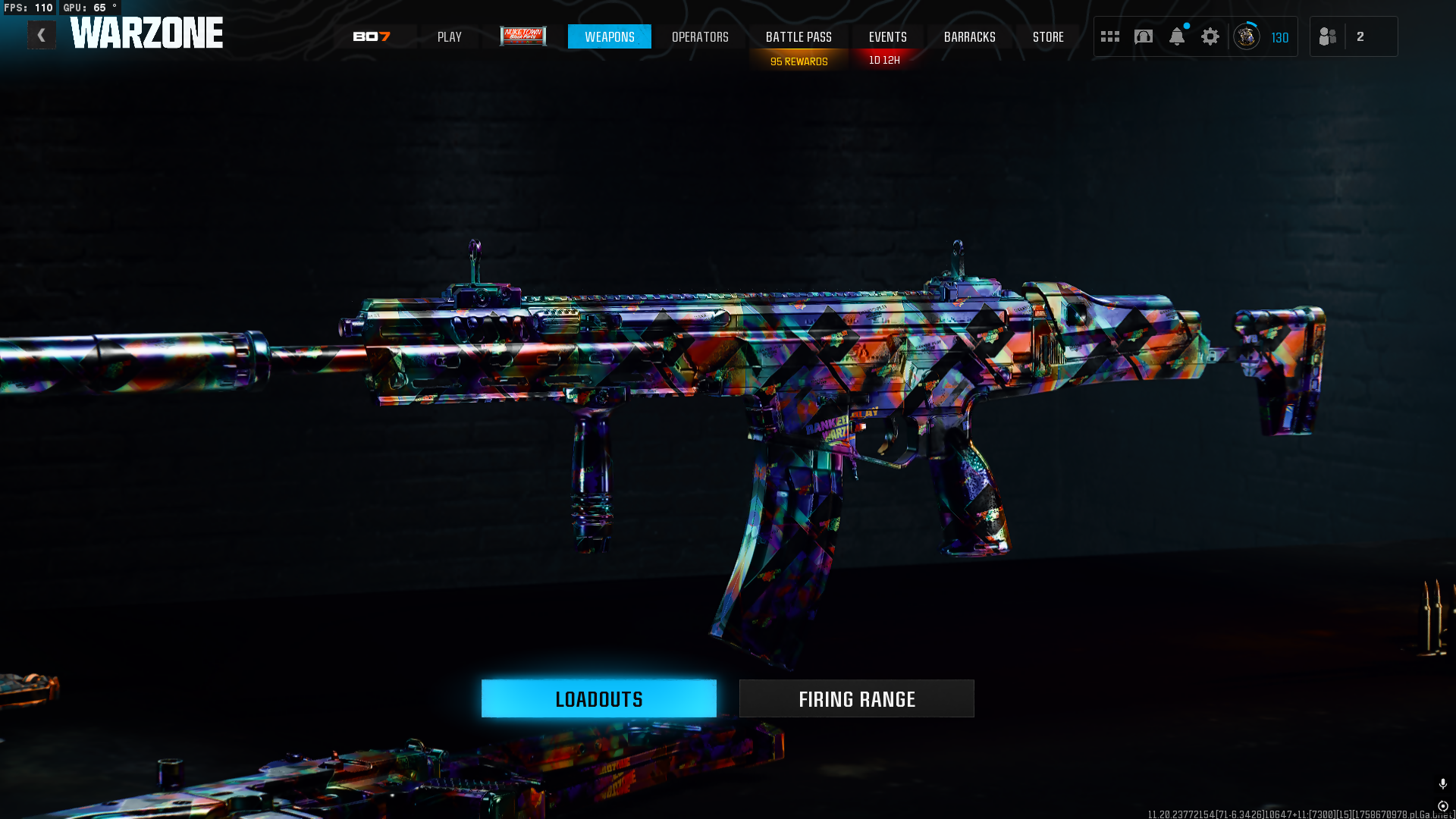The image size is (1456, 819).
Task: Open the Loadouts menu
Action: tap(598, 698)
